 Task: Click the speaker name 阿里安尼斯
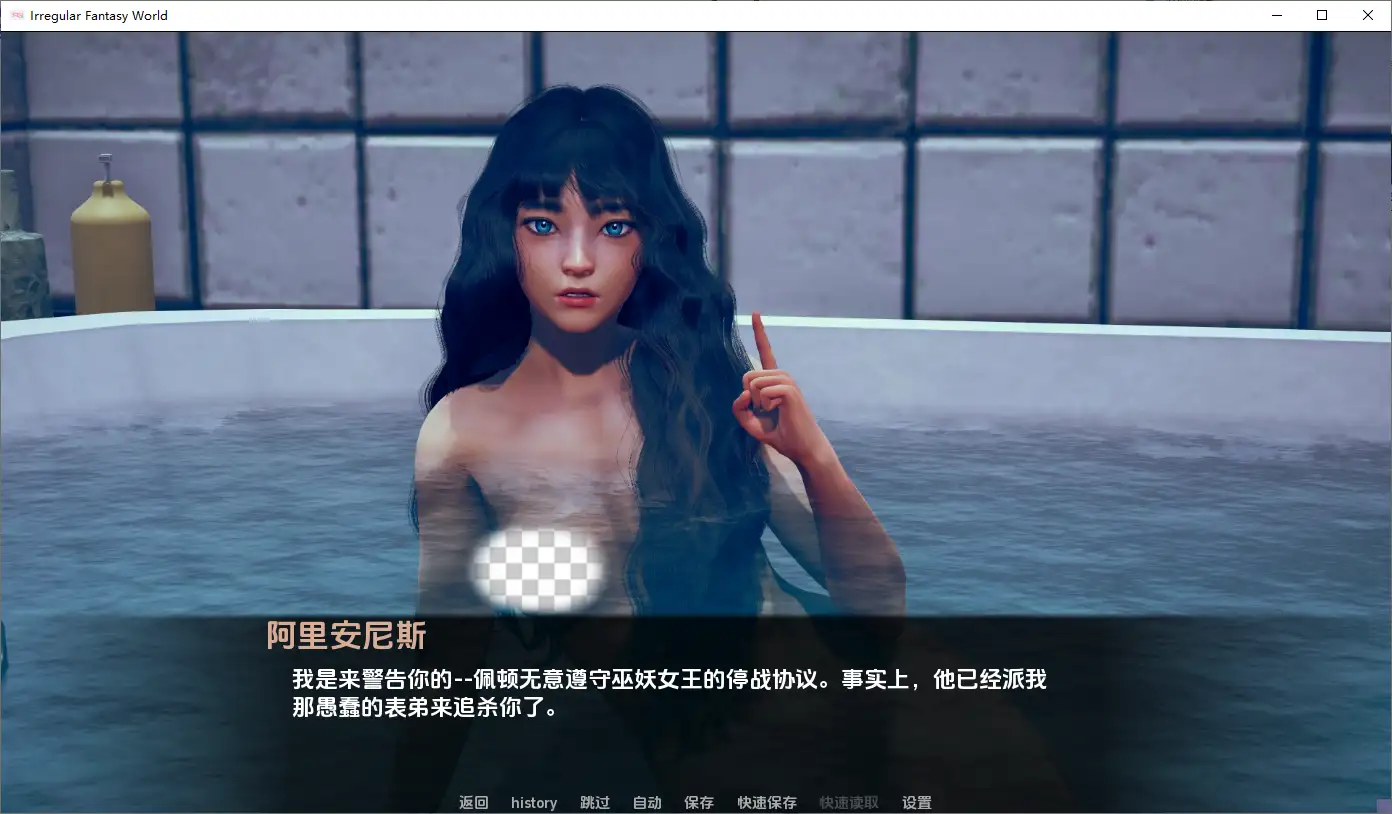click(x=346, y=635)
